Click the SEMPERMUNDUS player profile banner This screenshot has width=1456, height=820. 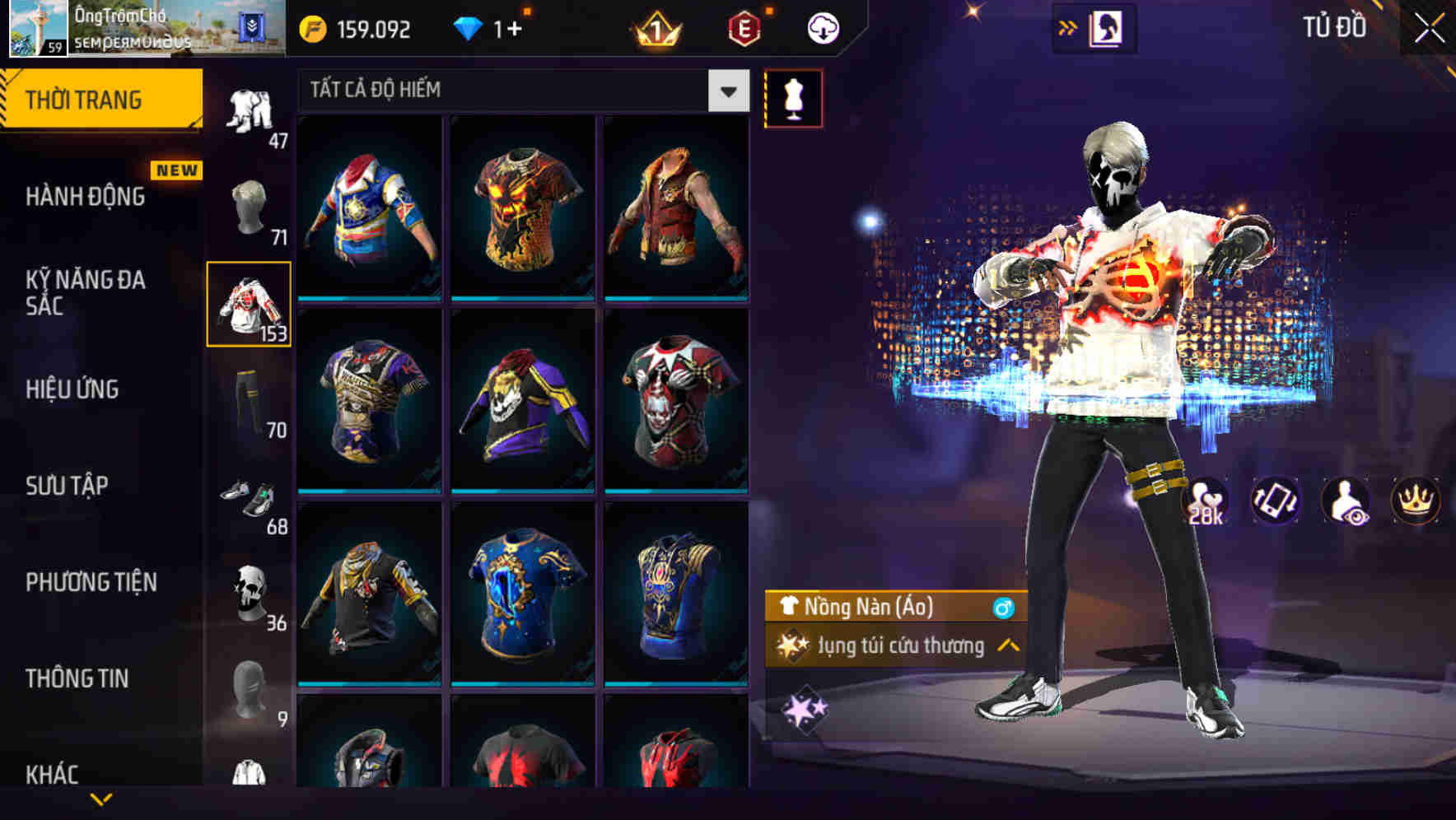(148, 29)
